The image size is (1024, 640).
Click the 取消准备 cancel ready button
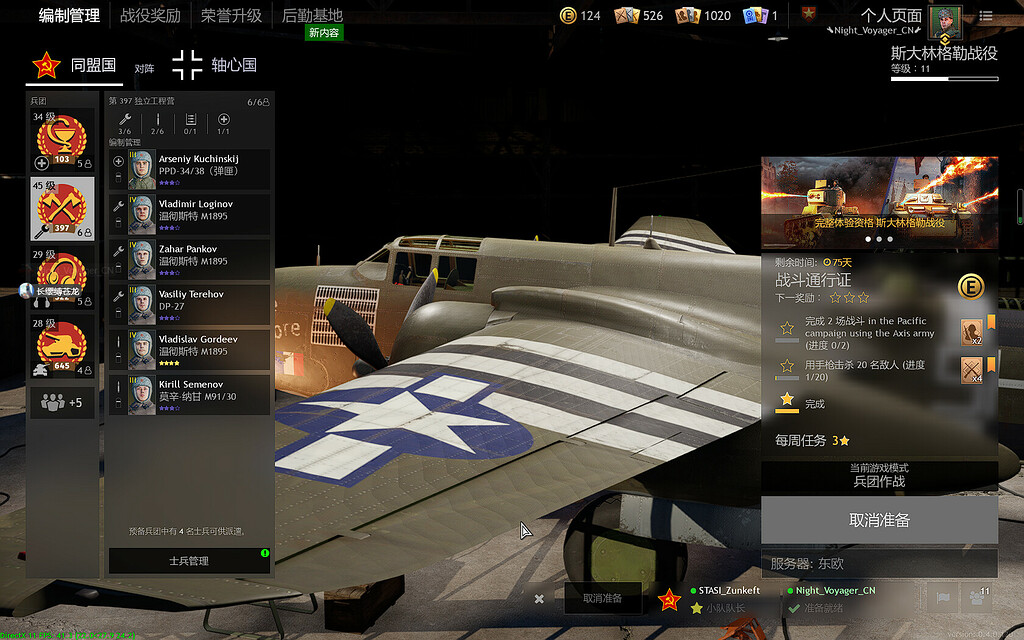click(879, 521)
